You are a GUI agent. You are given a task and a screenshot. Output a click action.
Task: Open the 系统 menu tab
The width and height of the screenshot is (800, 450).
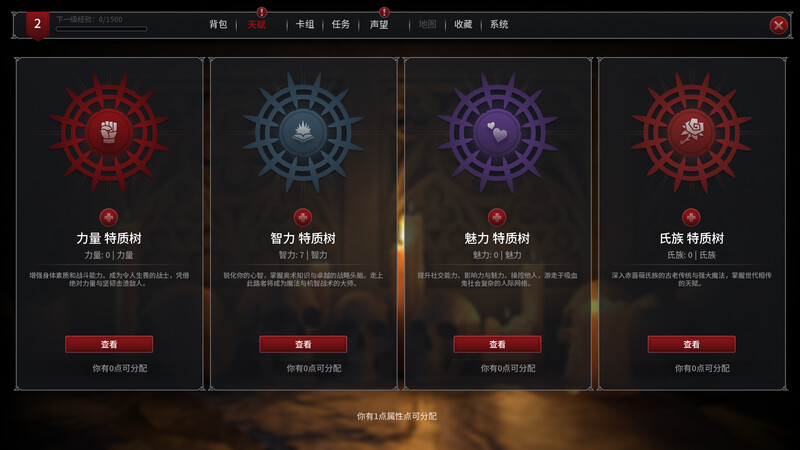pos(499,24)
